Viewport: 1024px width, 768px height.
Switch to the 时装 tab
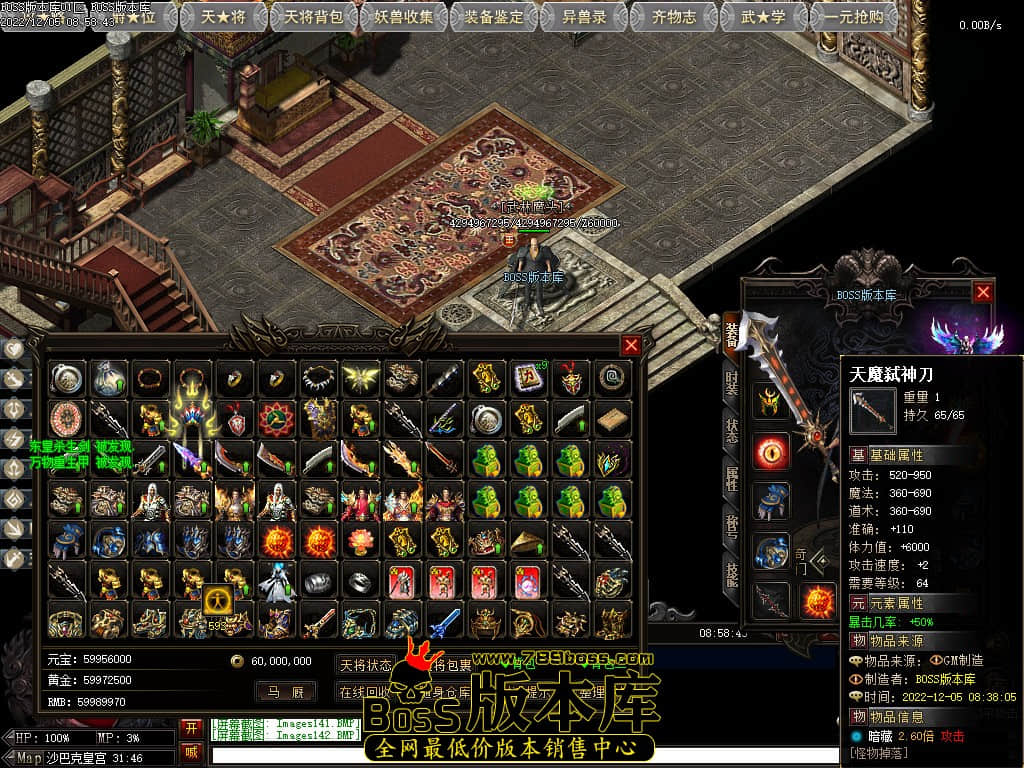click(x=732, y=385)
